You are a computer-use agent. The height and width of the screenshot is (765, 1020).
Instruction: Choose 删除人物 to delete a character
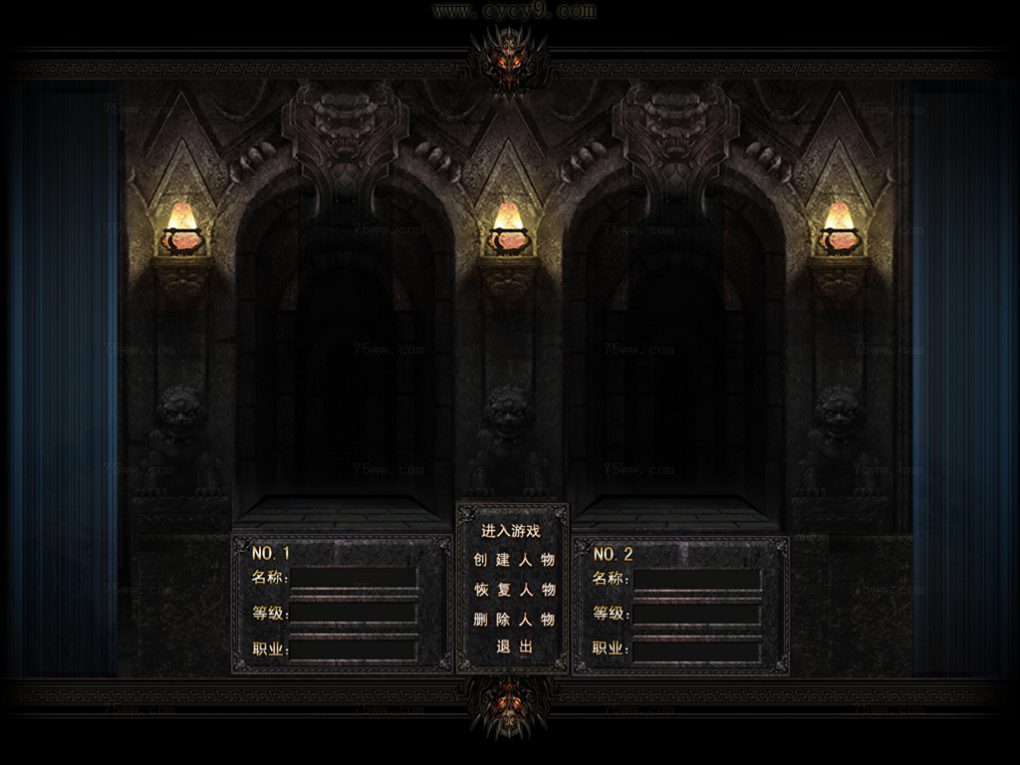513,619
